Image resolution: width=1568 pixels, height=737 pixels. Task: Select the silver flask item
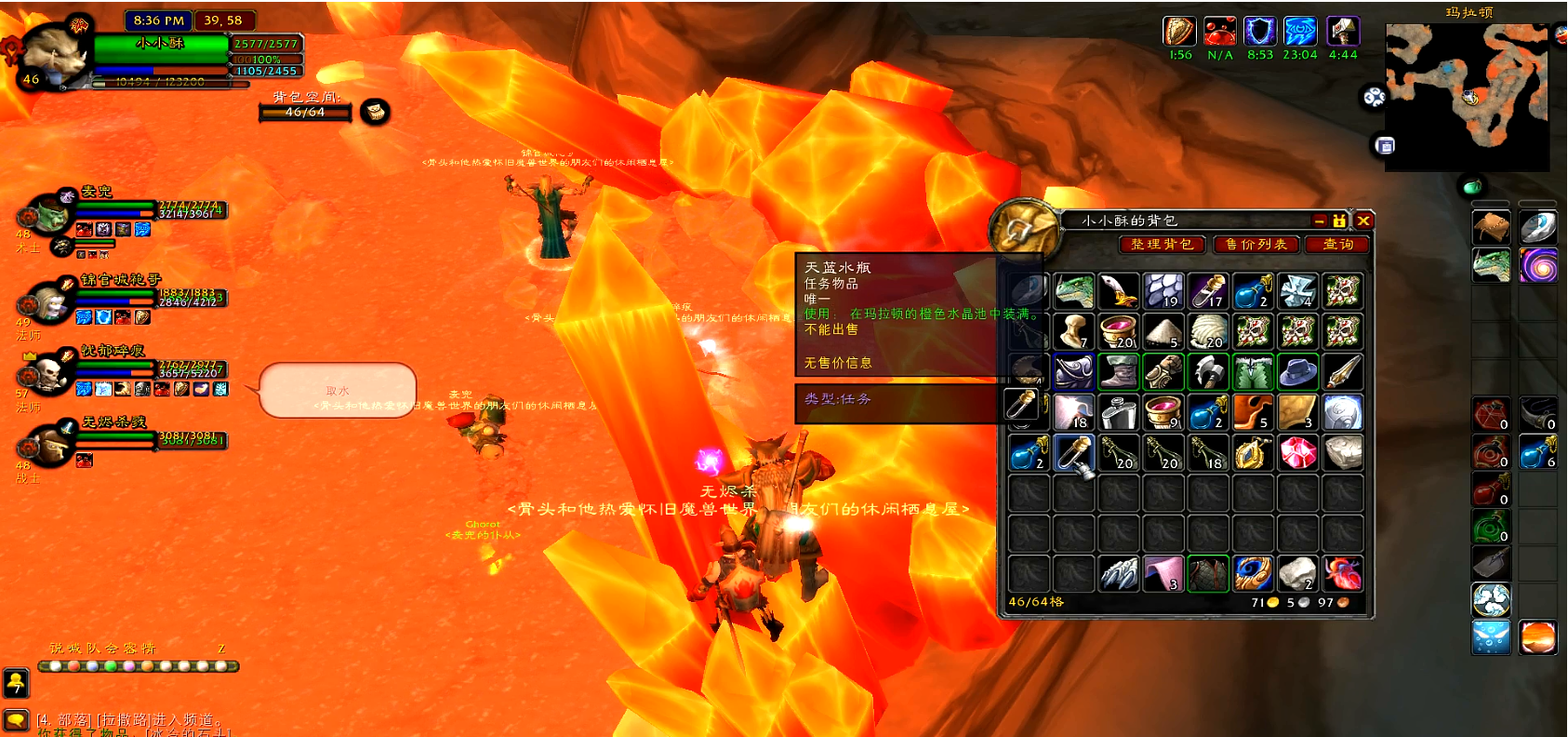point(1118,412)
